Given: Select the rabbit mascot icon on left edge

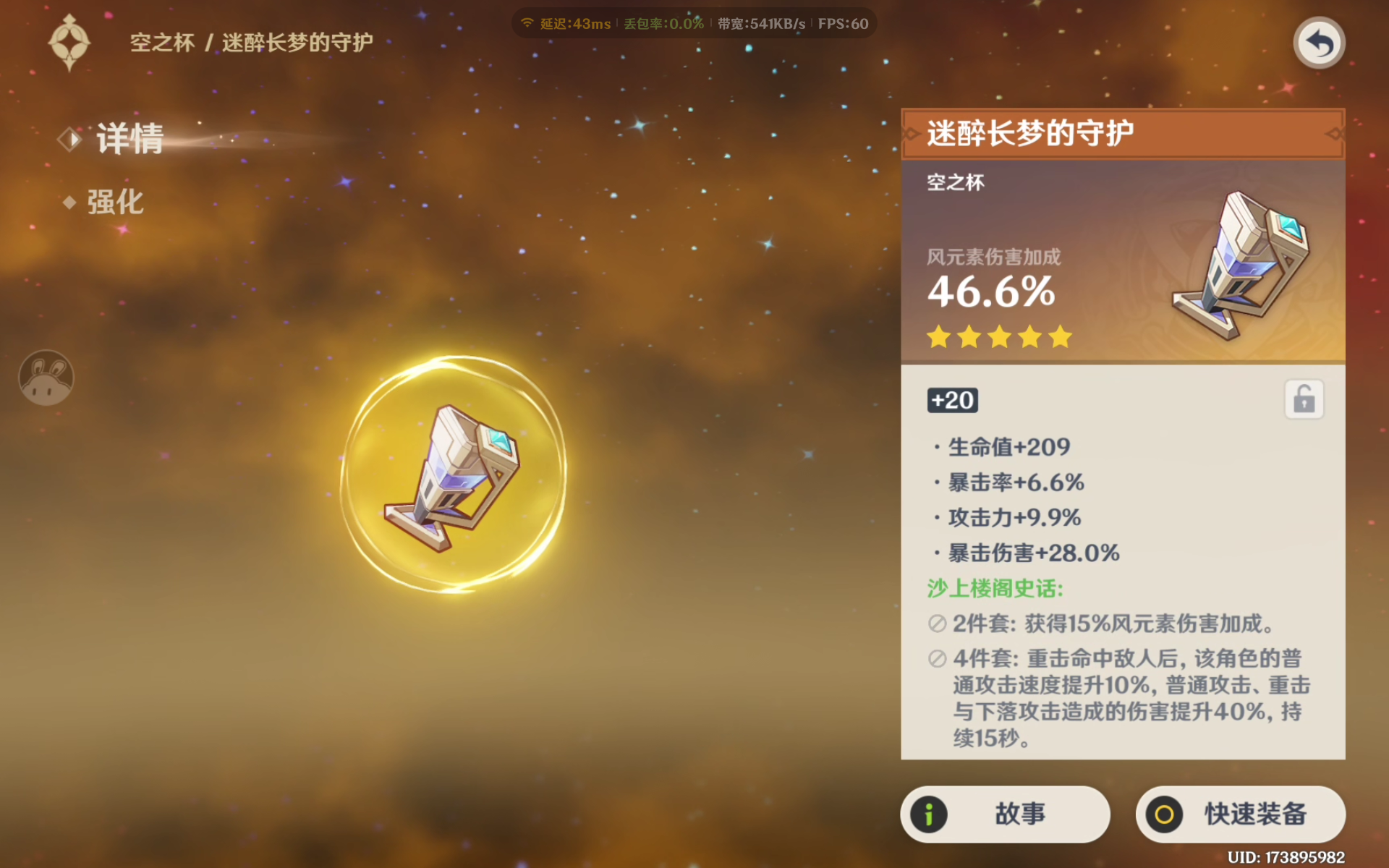Looking at the screenshot, I should click(46, 378).
